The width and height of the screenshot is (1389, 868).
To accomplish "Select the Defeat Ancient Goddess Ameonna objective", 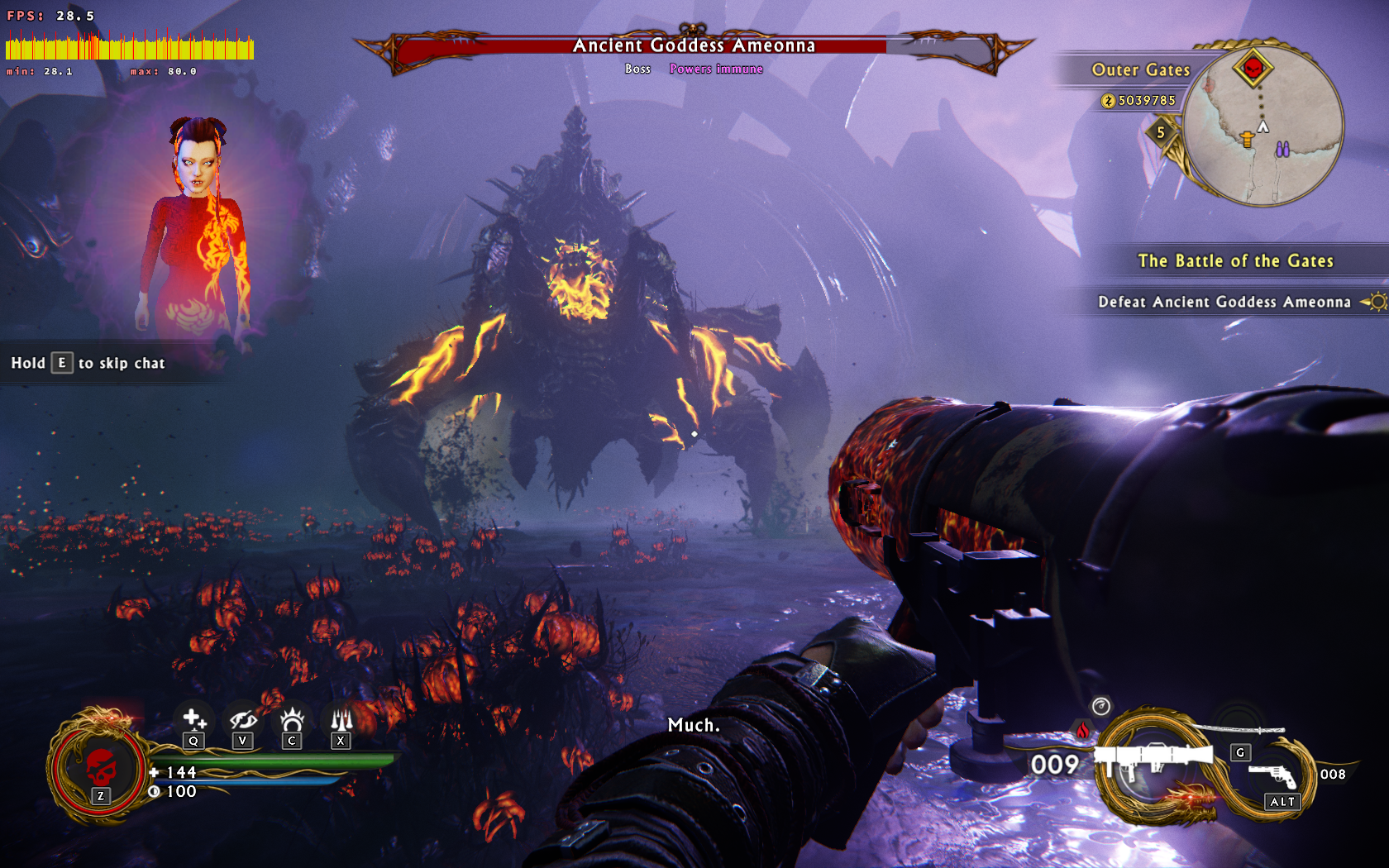I will pyautogui.click(x=1224, y=302).
